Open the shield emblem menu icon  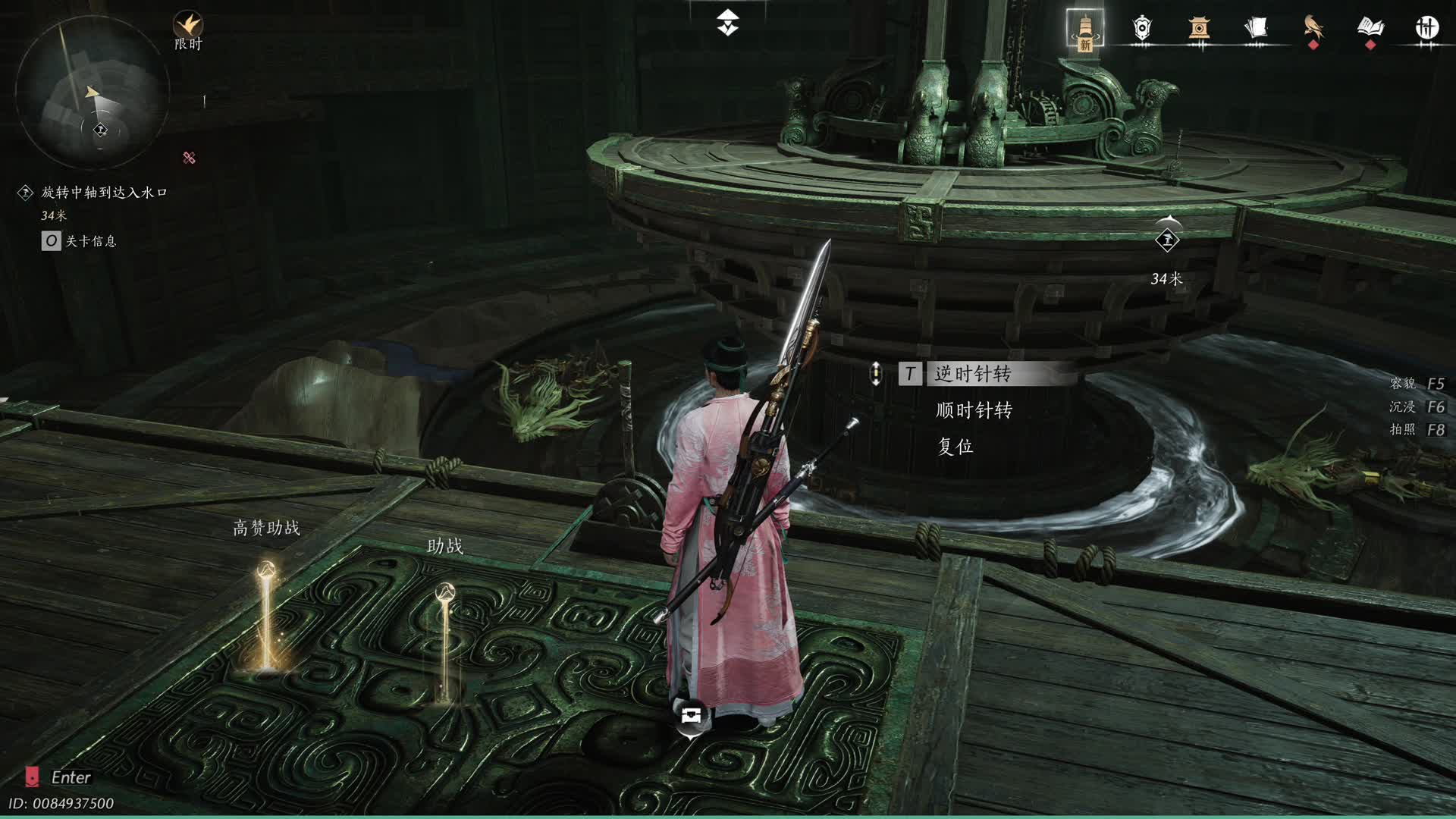[1141, 29]
